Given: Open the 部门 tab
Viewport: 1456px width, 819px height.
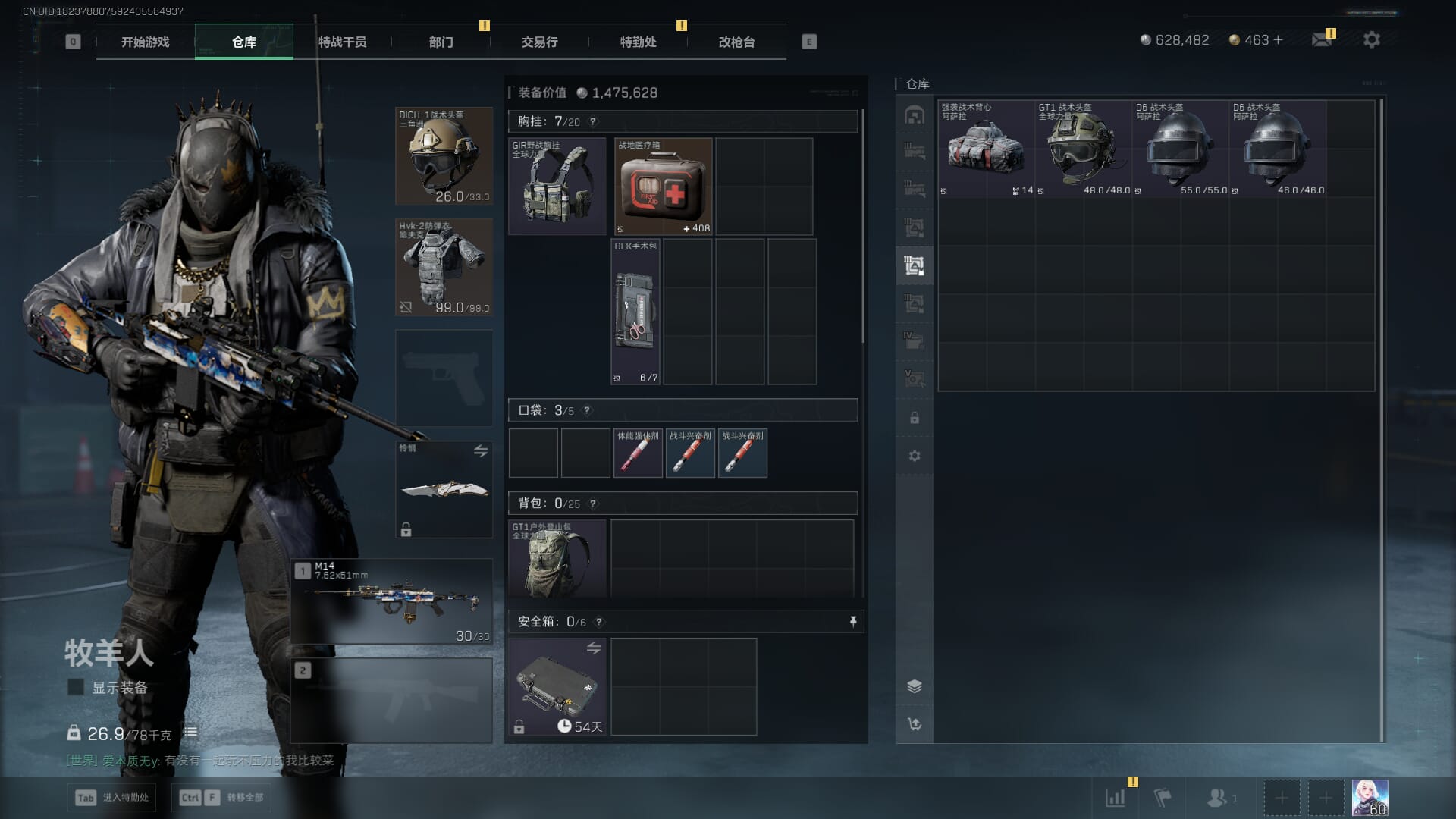Looking at the screenshot, I should click(441, 42).
